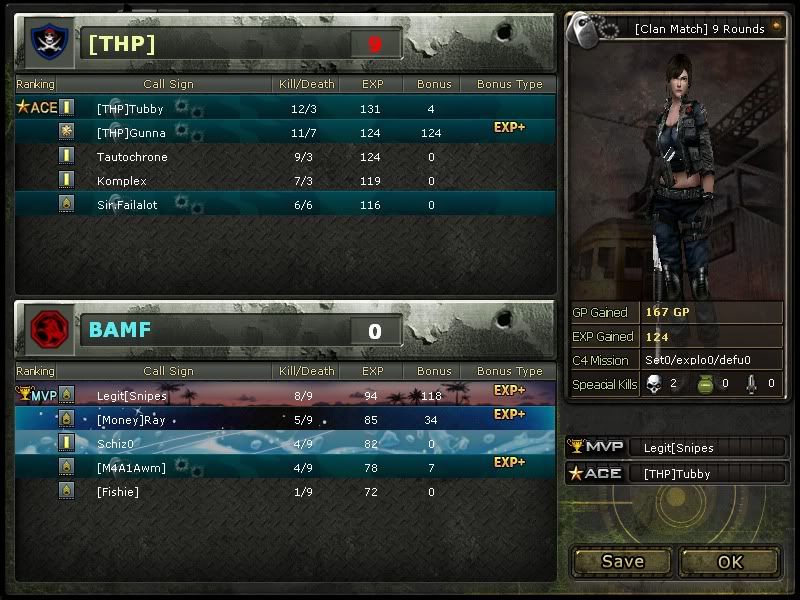Click the [THP] clan skull emblem

[46, 43]
